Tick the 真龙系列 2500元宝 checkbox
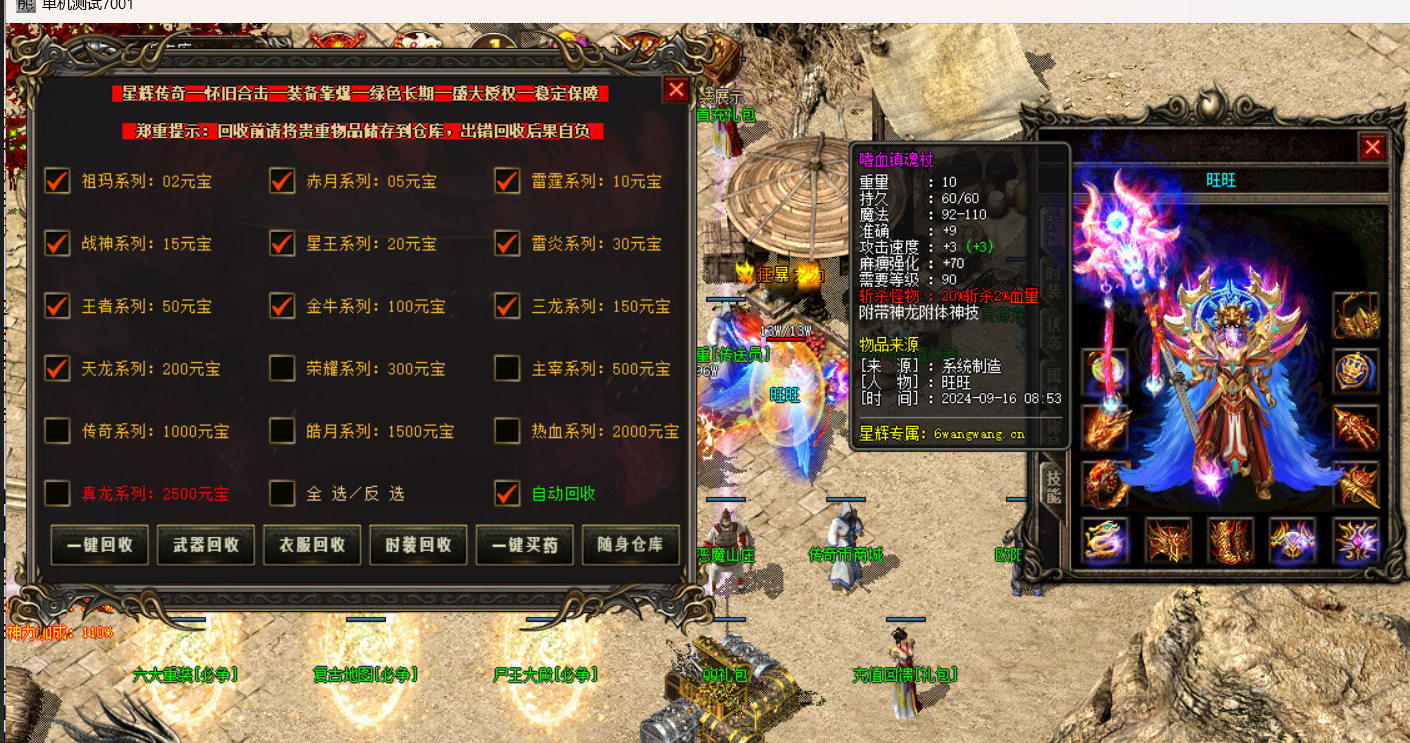 point(58,493)
